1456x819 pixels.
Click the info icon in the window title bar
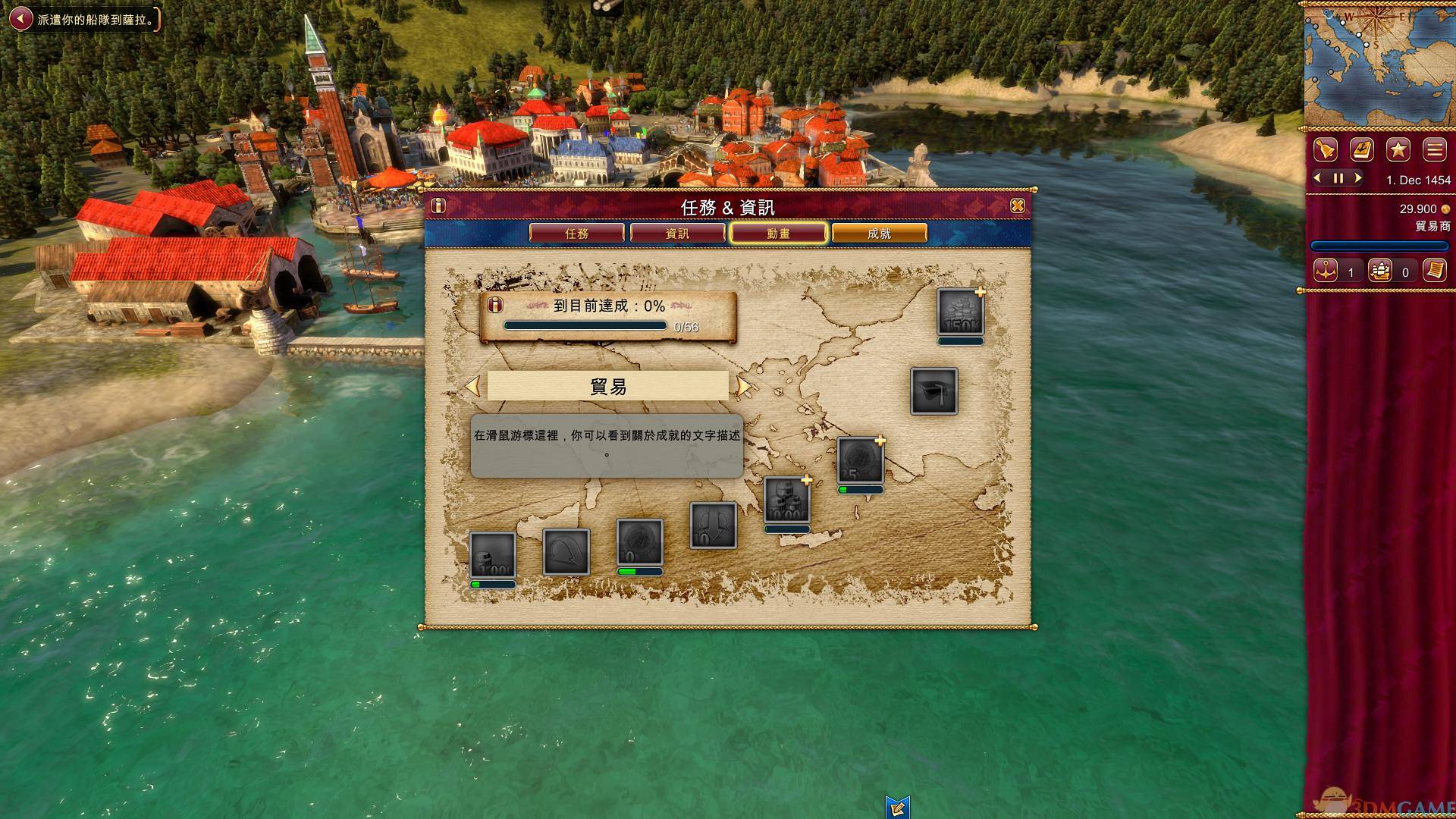click(x=438, y=206)
